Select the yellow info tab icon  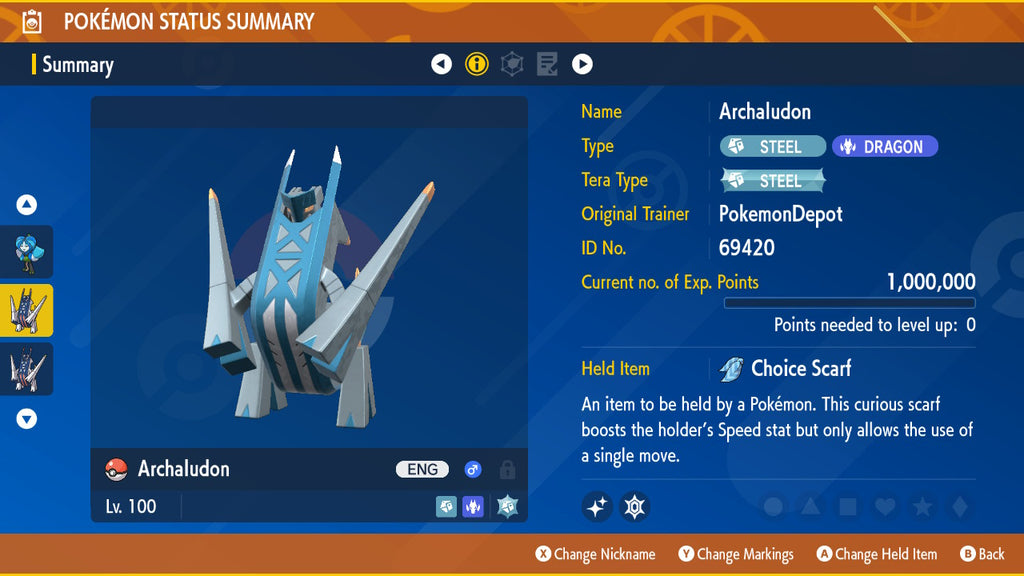(x=477, y=65)
